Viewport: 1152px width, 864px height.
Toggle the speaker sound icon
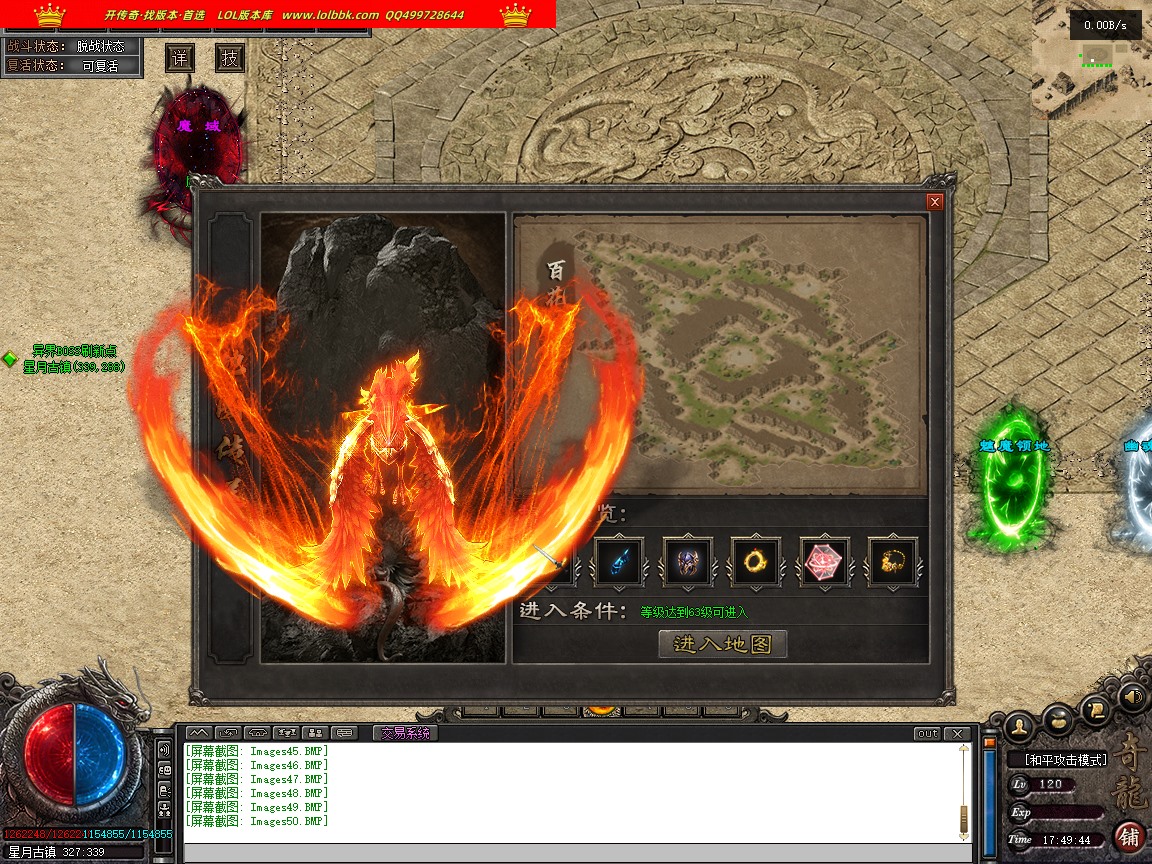pos(1132,694)
